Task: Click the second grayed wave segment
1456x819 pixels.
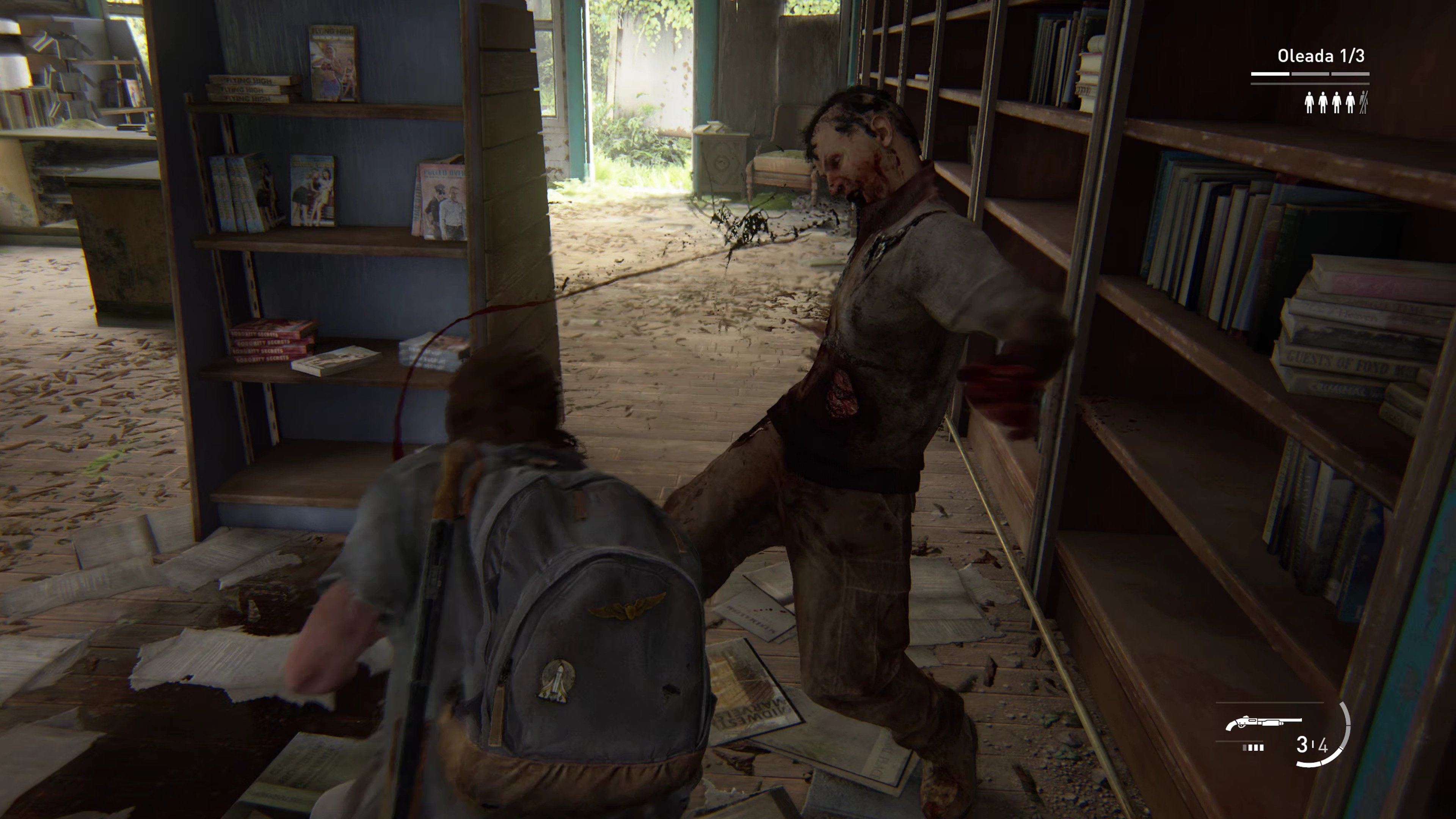Action: coord(1310,74)
